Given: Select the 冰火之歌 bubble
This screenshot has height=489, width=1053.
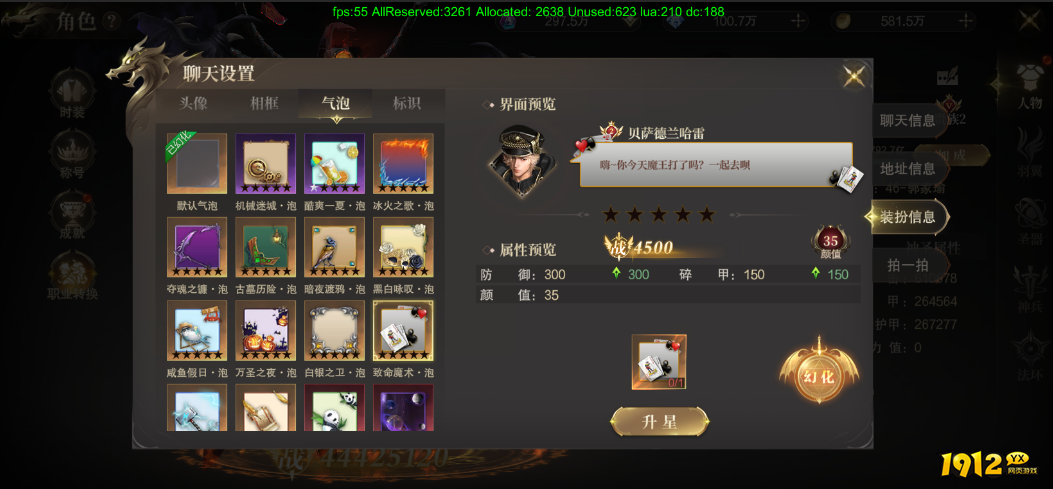Looking at the screenshot, I should 403,164.
